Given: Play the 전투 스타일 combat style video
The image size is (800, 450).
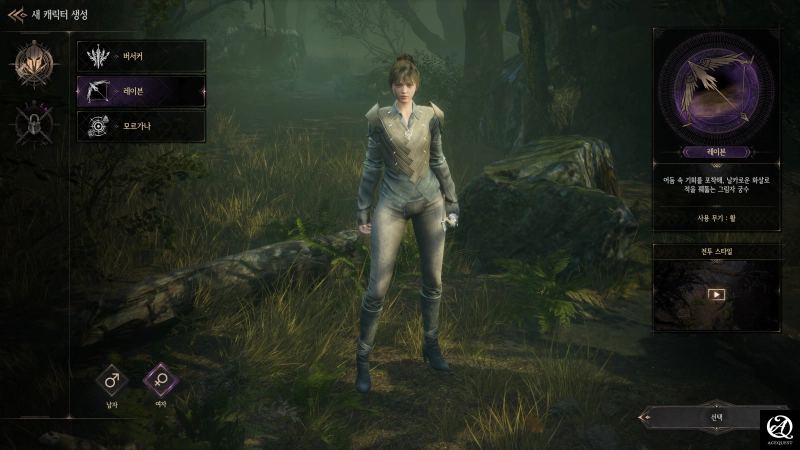Looking at the screenshot, I should pyautogui.click(x=716, y=294).
